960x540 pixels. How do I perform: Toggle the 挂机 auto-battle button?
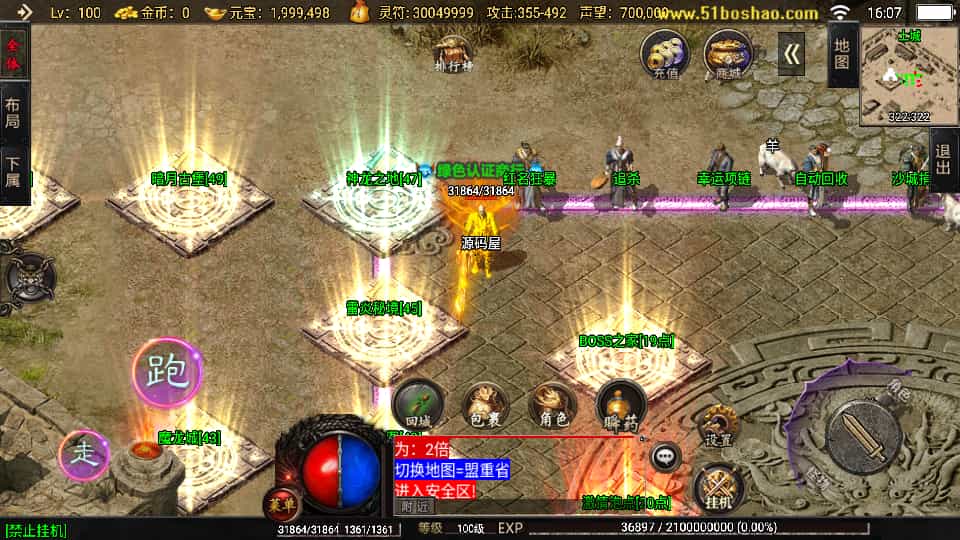(717, 487)
